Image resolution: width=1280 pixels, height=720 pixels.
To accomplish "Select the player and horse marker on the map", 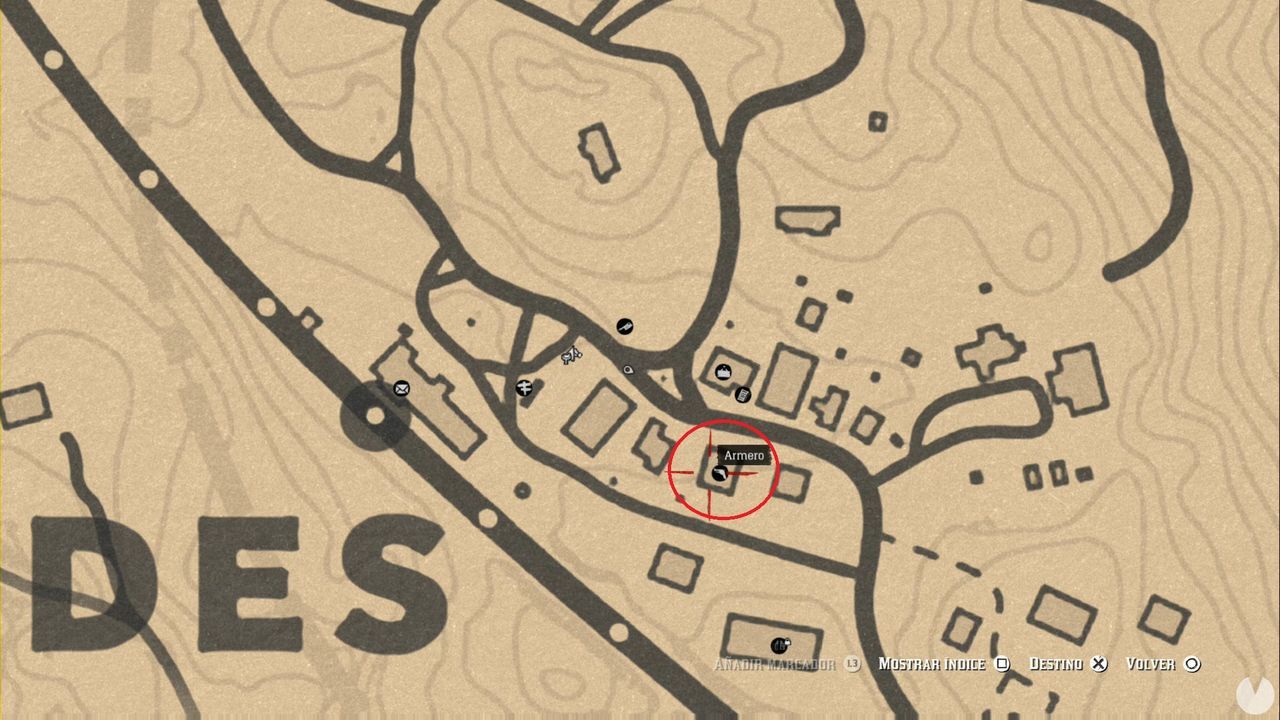I will point(569,356).
